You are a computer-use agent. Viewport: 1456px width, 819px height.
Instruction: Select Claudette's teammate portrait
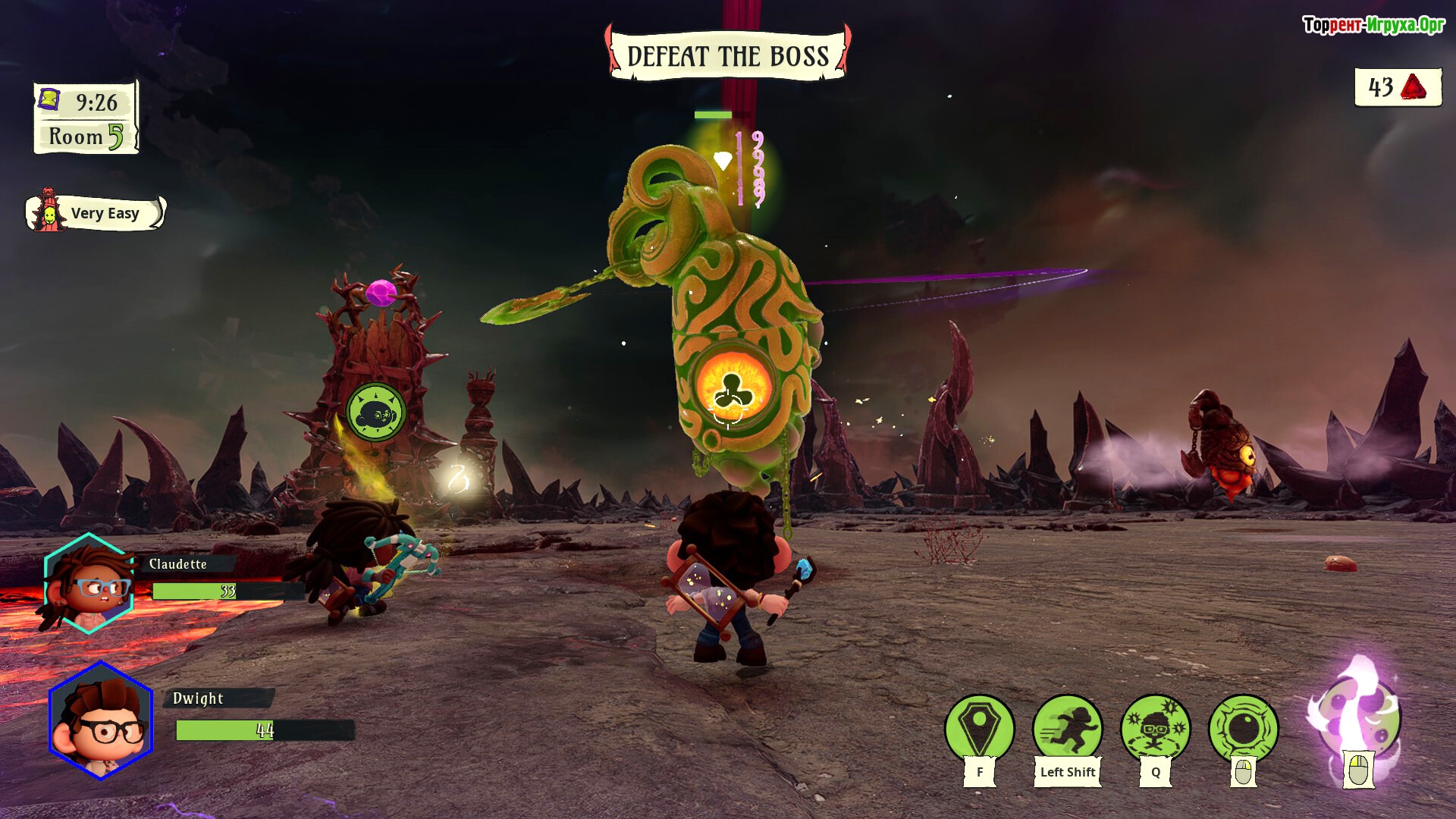(x=89, y=583)
